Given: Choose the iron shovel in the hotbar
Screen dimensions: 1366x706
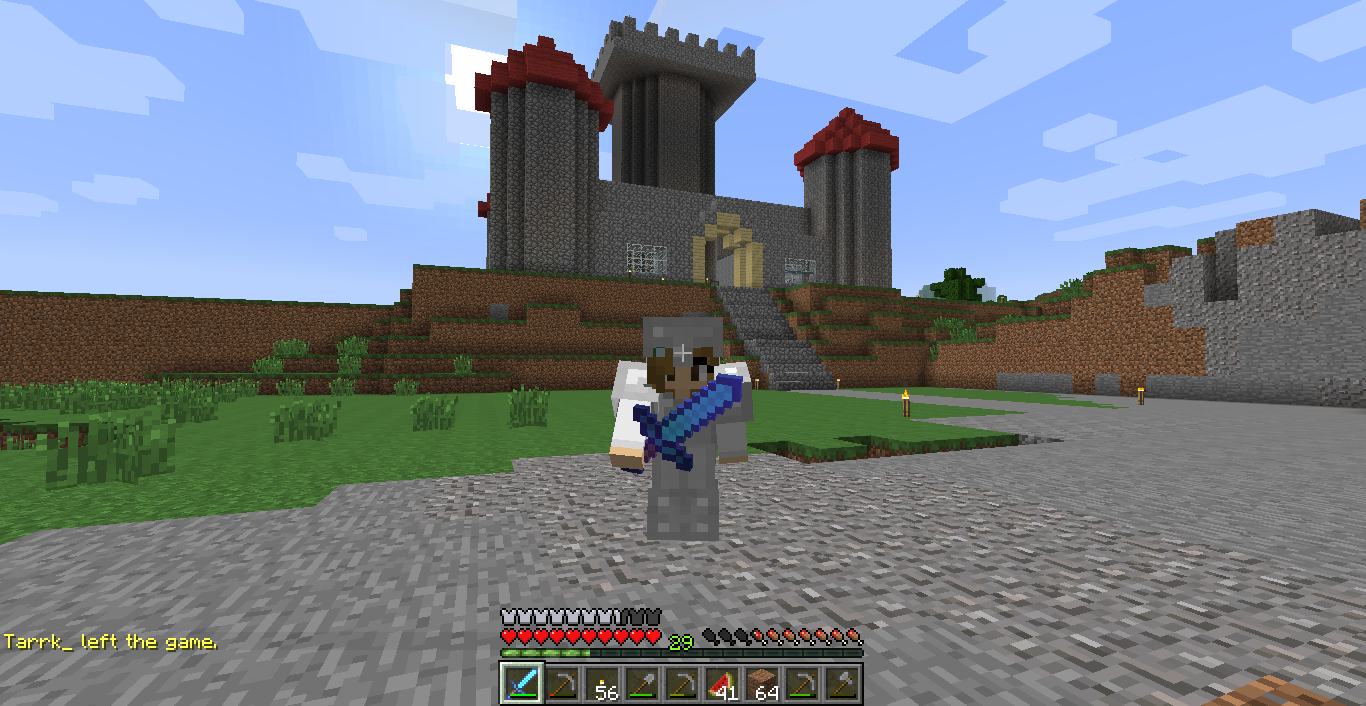Looking at the screenshot, I should [642, 682].
